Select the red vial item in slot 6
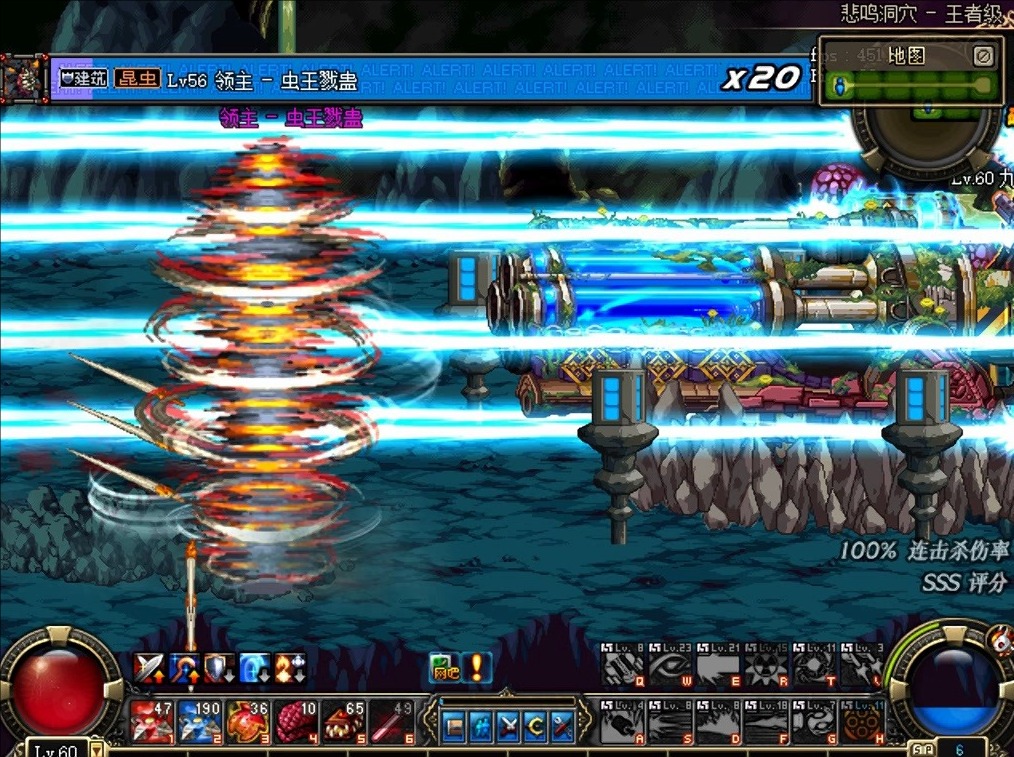This screenshot has height=757, width=1014. click(390, 722)
